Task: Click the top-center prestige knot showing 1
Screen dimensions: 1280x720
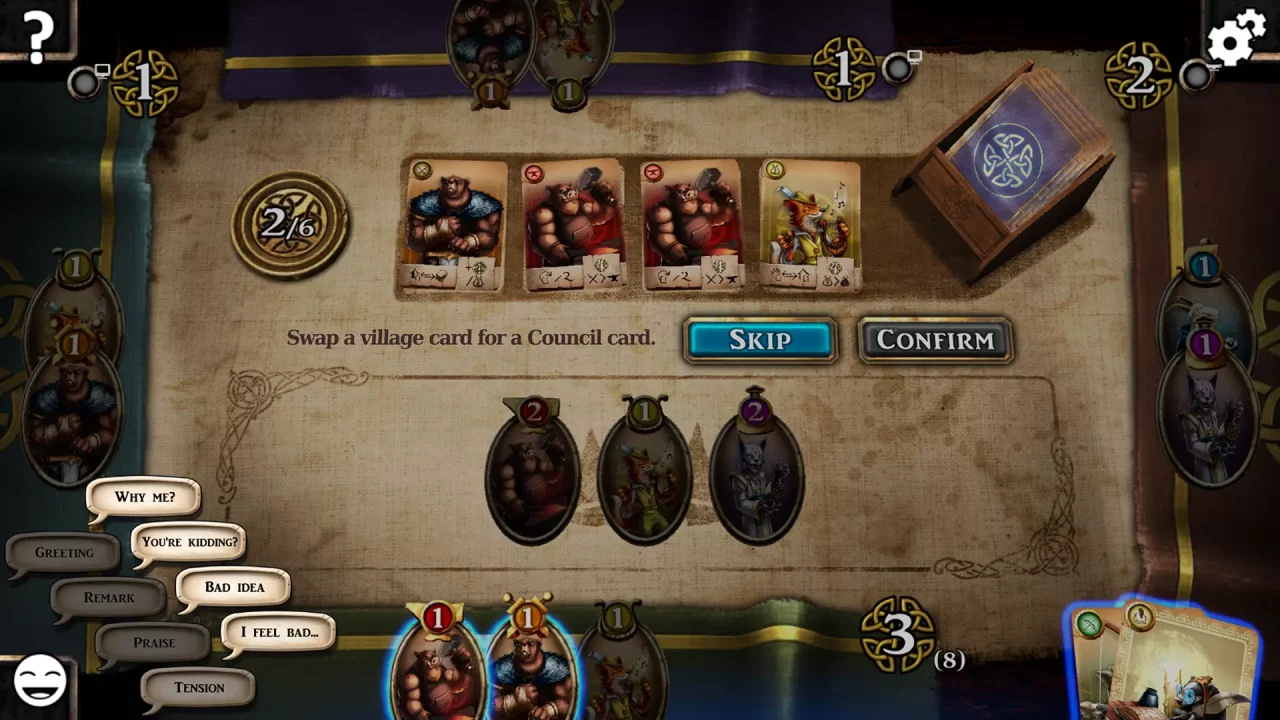Action: [x=846, y=69]
